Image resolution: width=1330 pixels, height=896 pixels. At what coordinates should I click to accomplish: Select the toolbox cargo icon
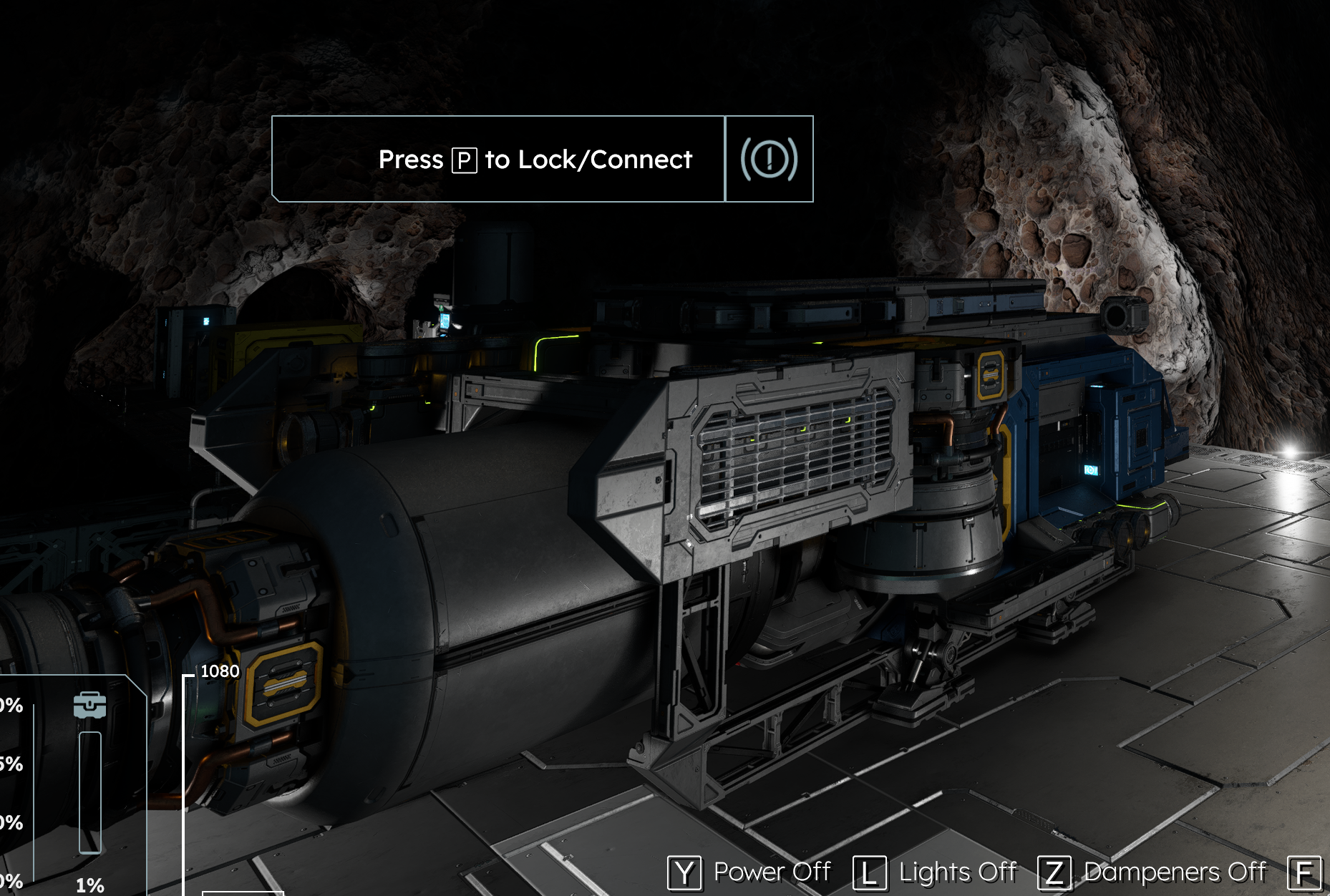click(x=89, y=706)
